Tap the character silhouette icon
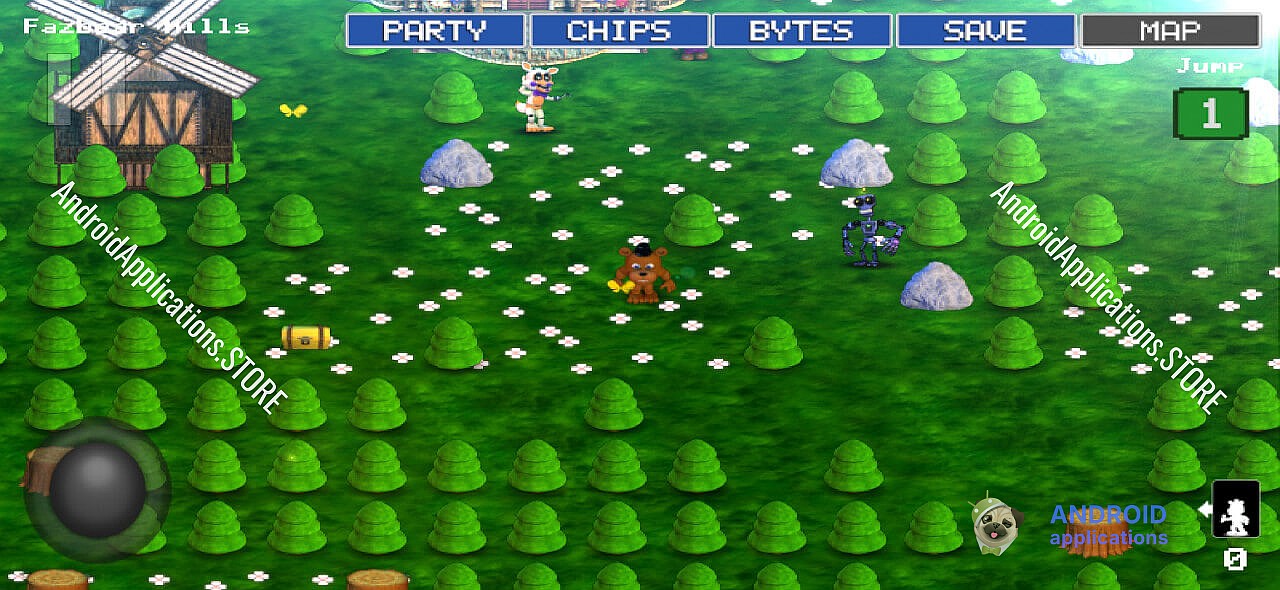This screenshot has height=590, width=1280. (x=1236, y=509)
